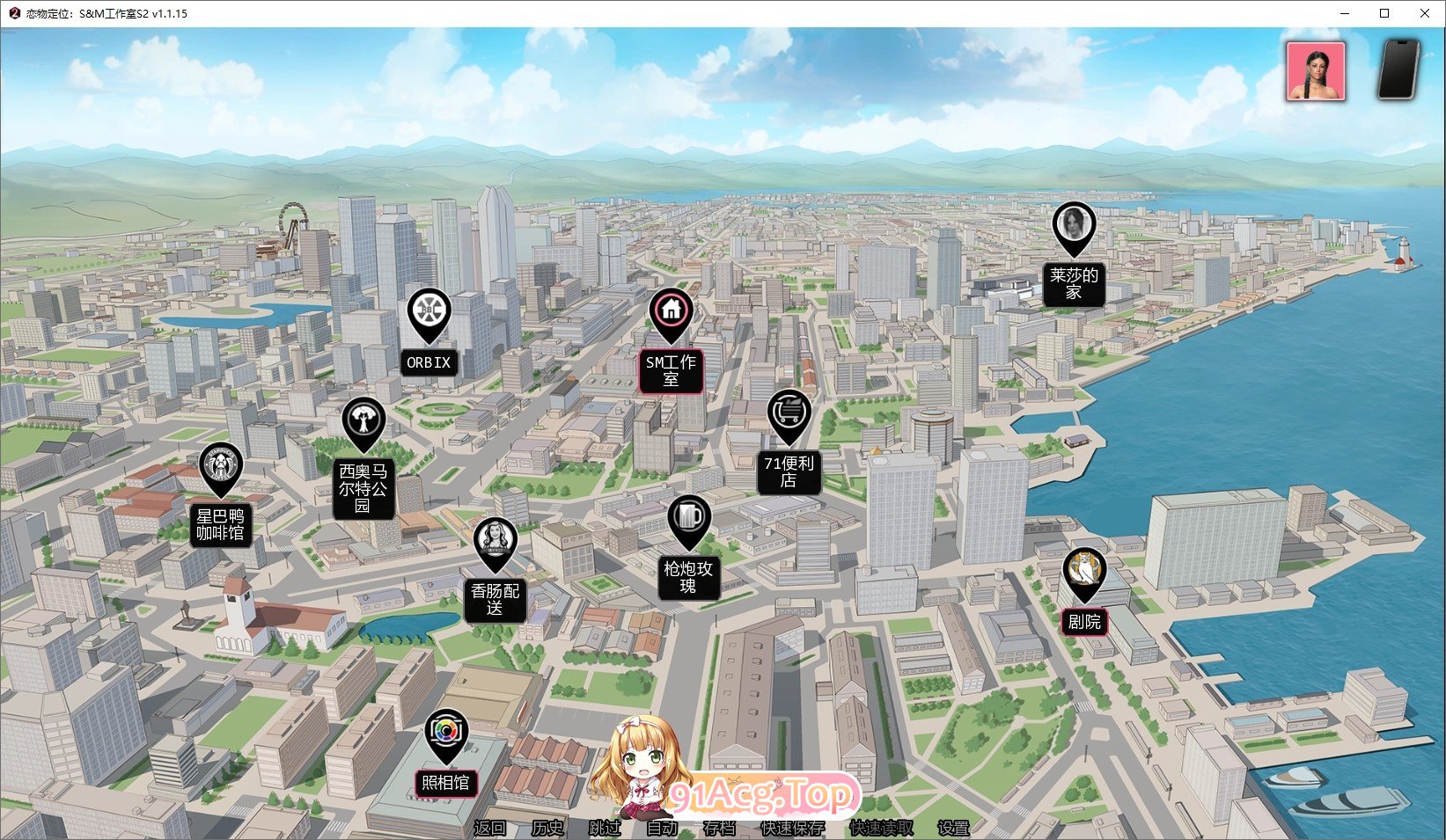Click 返回 to go back
Screen dimensions: 1446x840
pos(490,828)
